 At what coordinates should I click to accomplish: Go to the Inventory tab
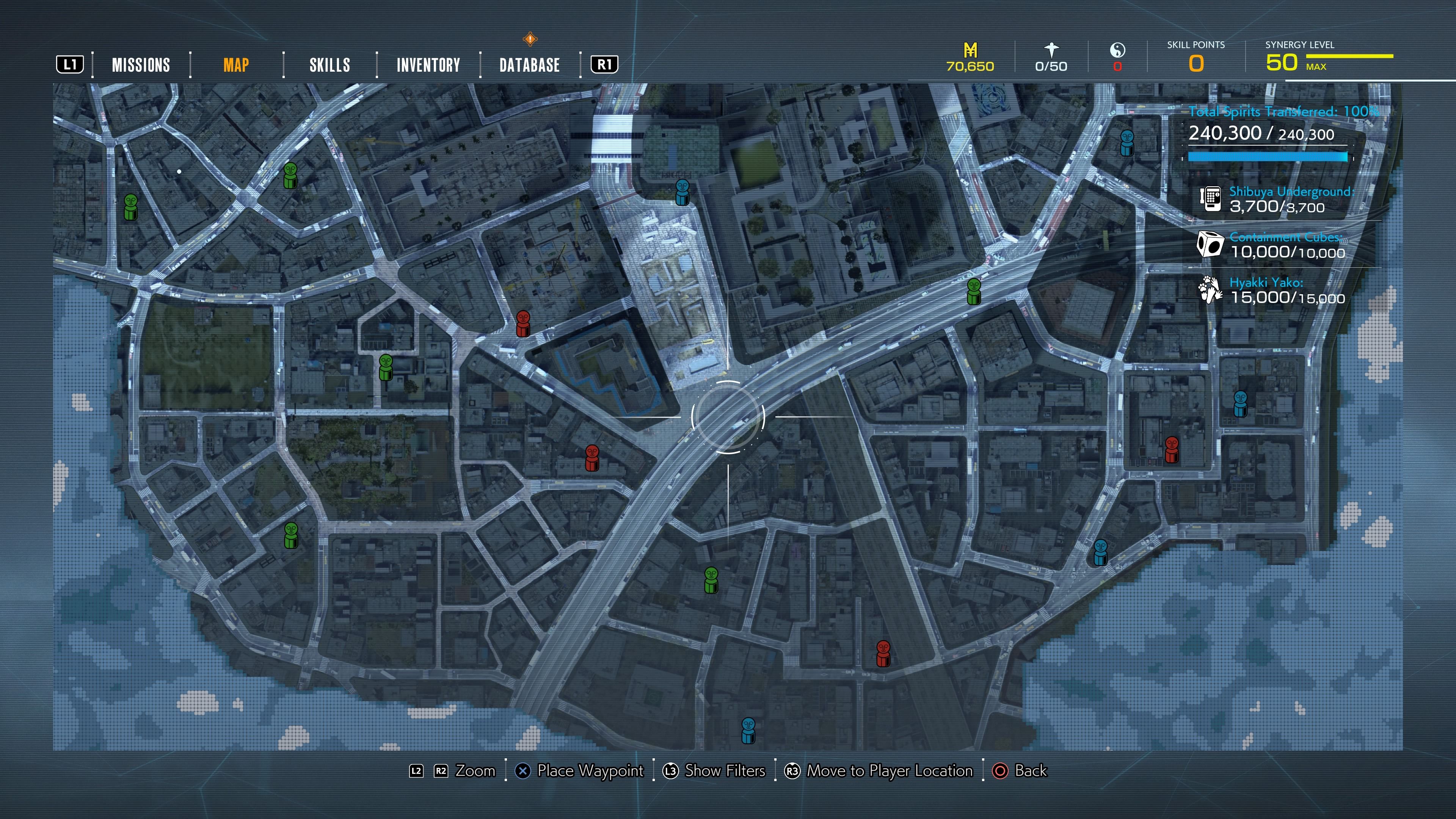click(x=428, y=65)
